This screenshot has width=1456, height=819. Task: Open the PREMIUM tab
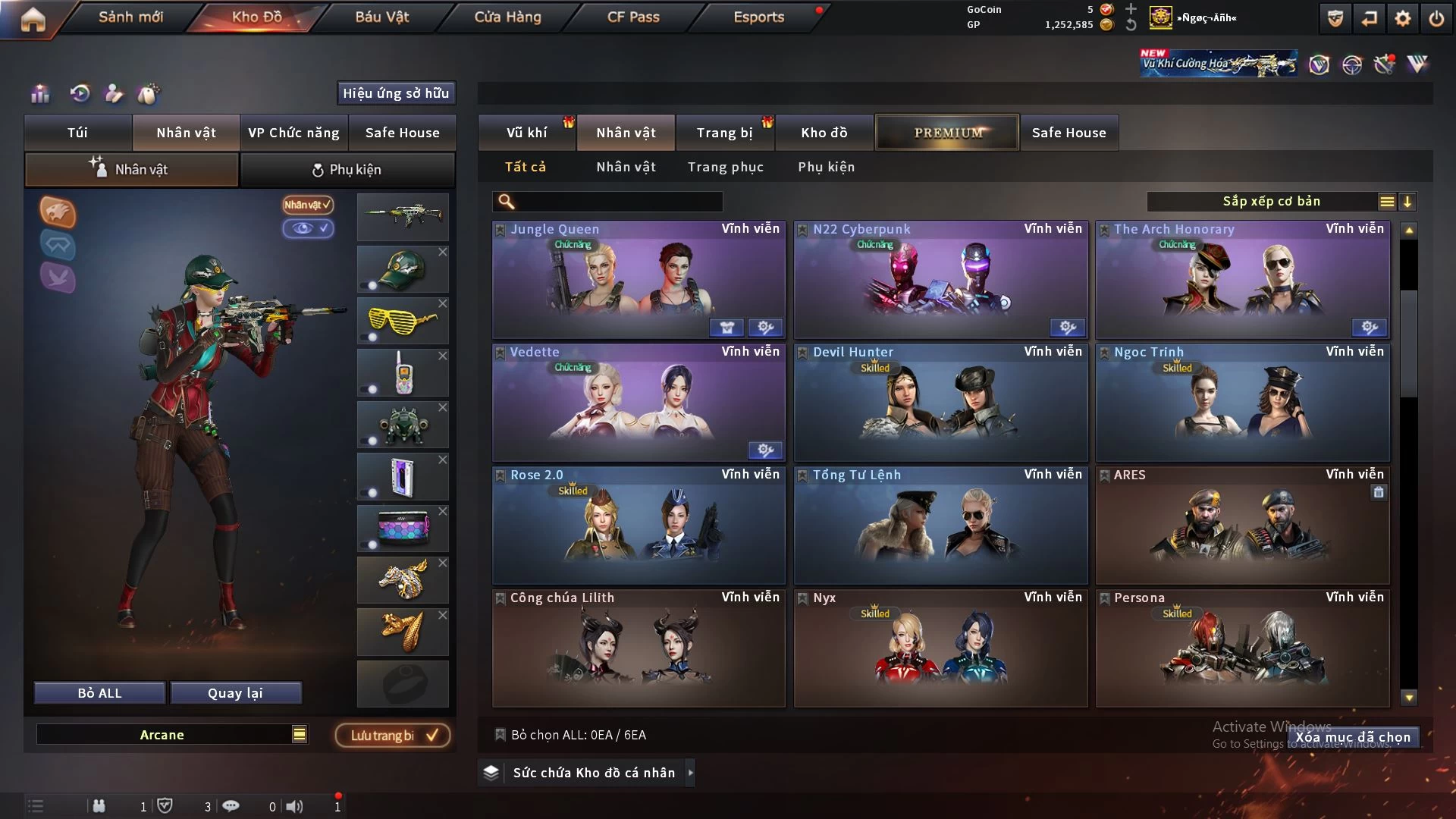(x=948, y=133)
